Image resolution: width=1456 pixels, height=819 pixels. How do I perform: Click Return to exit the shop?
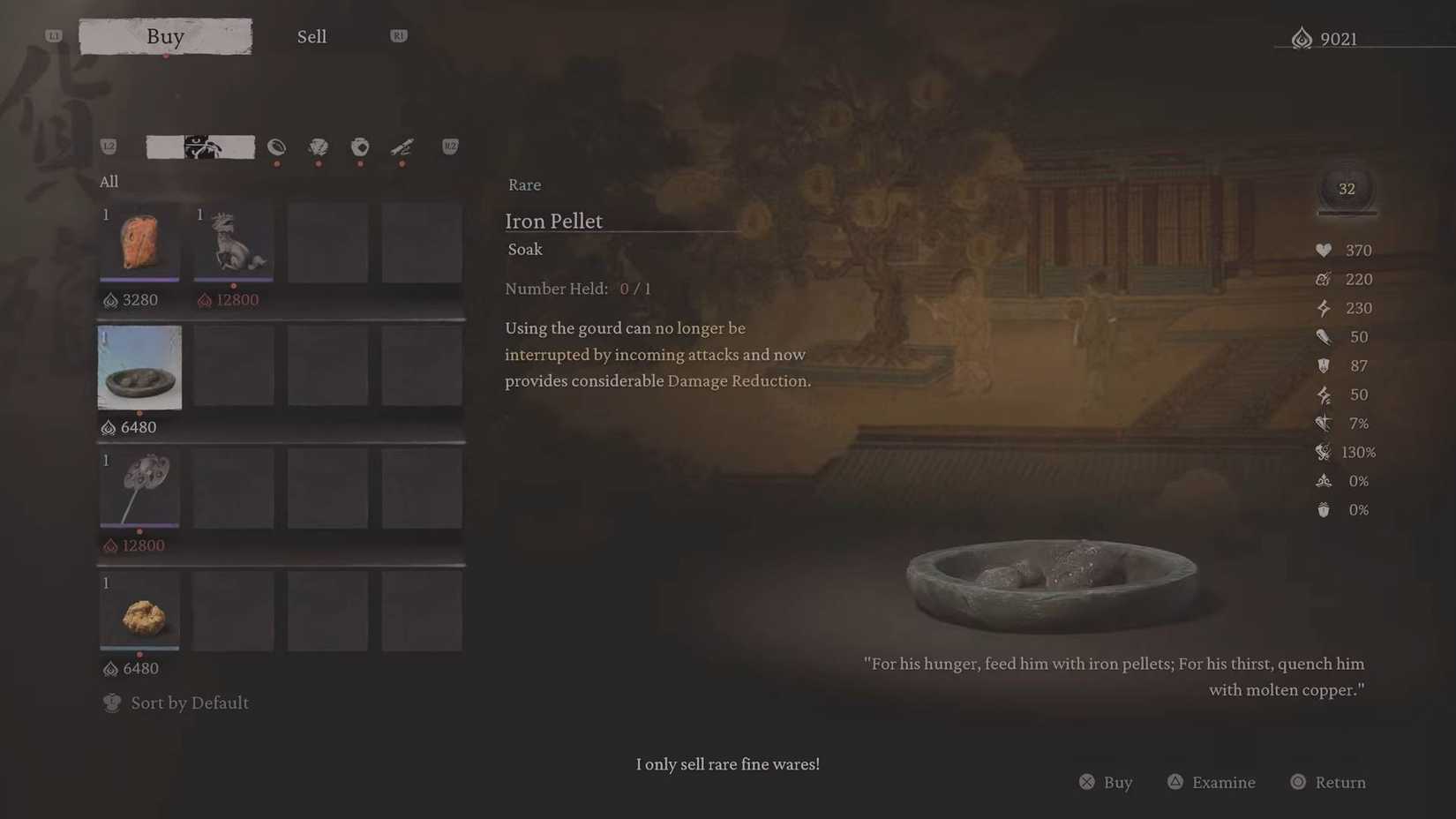pyautogui.click(x=1327, y=782)
